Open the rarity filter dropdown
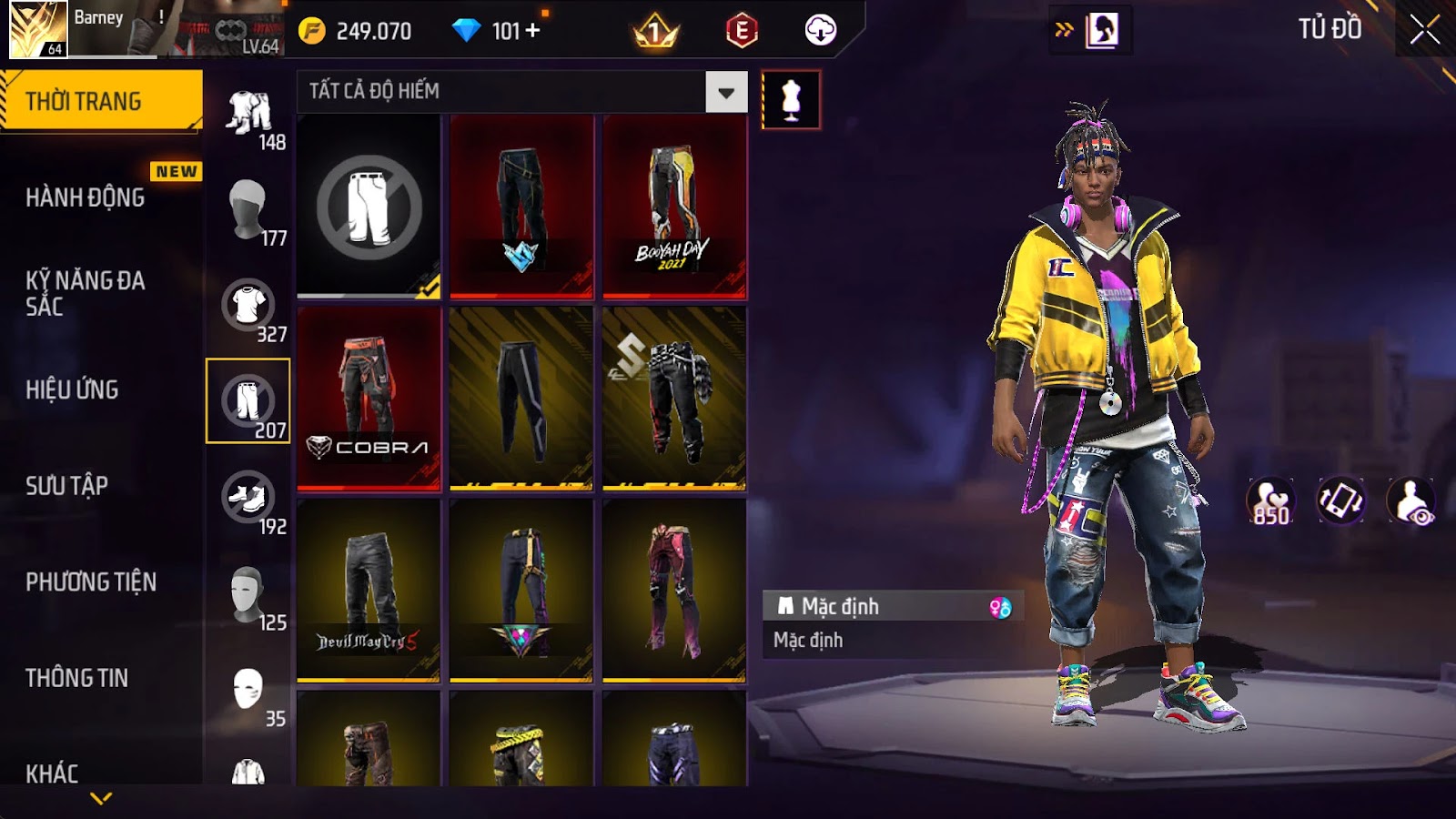This screenshot has height=819, width=1456. pos(726,92)
